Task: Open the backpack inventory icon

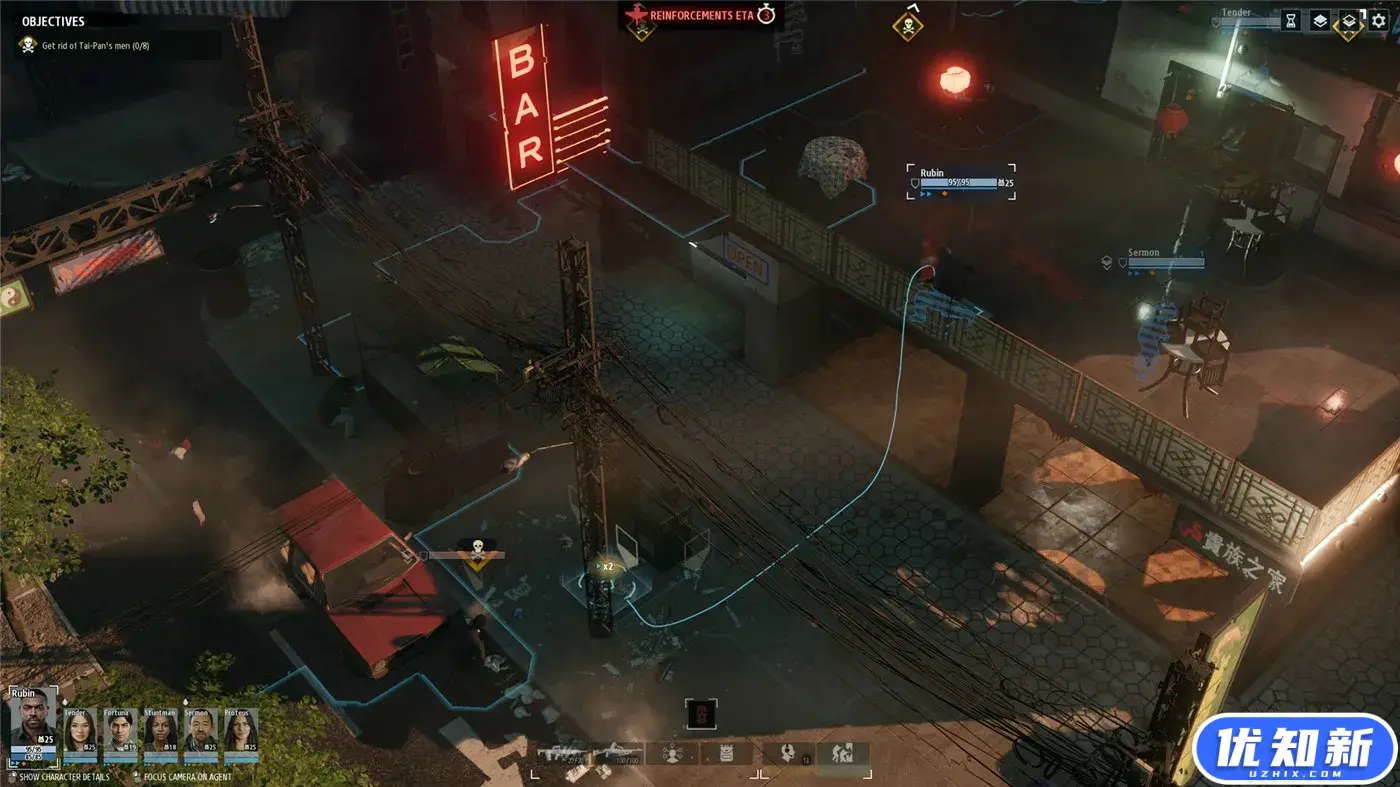Action: click(x=726, y=752)
